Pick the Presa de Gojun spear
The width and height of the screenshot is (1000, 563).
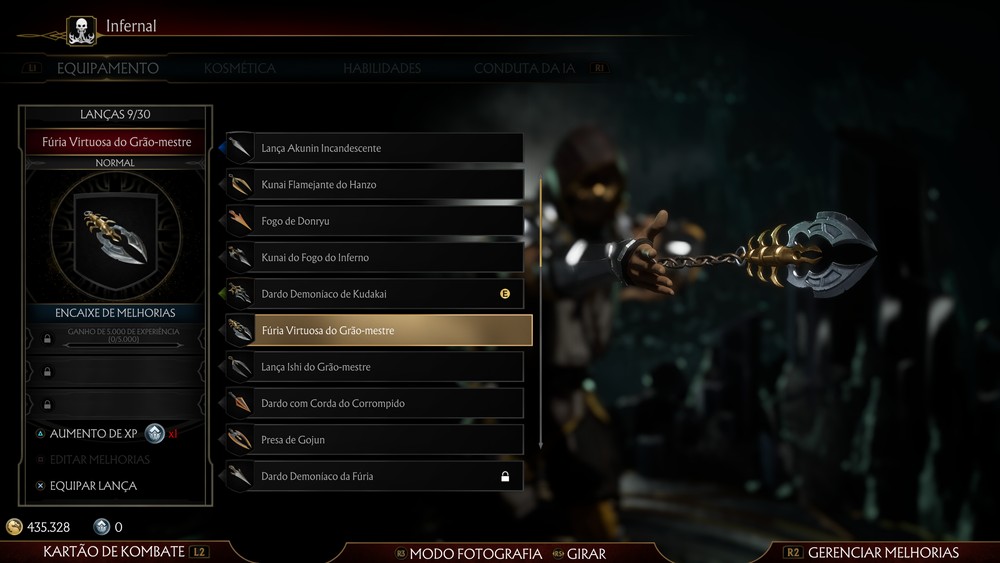pos(374,440)
